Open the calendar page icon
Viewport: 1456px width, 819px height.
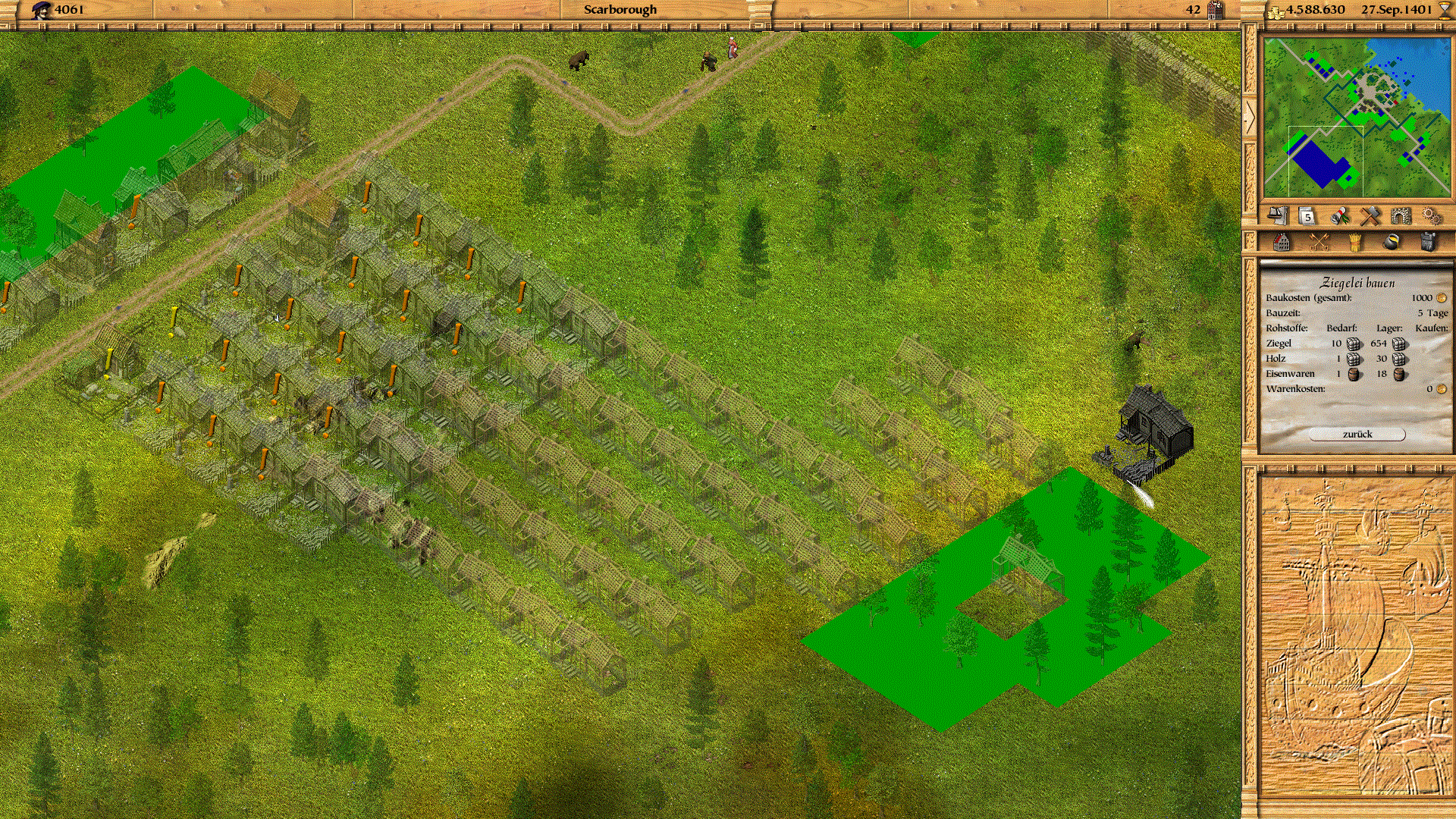[1308, 216]
